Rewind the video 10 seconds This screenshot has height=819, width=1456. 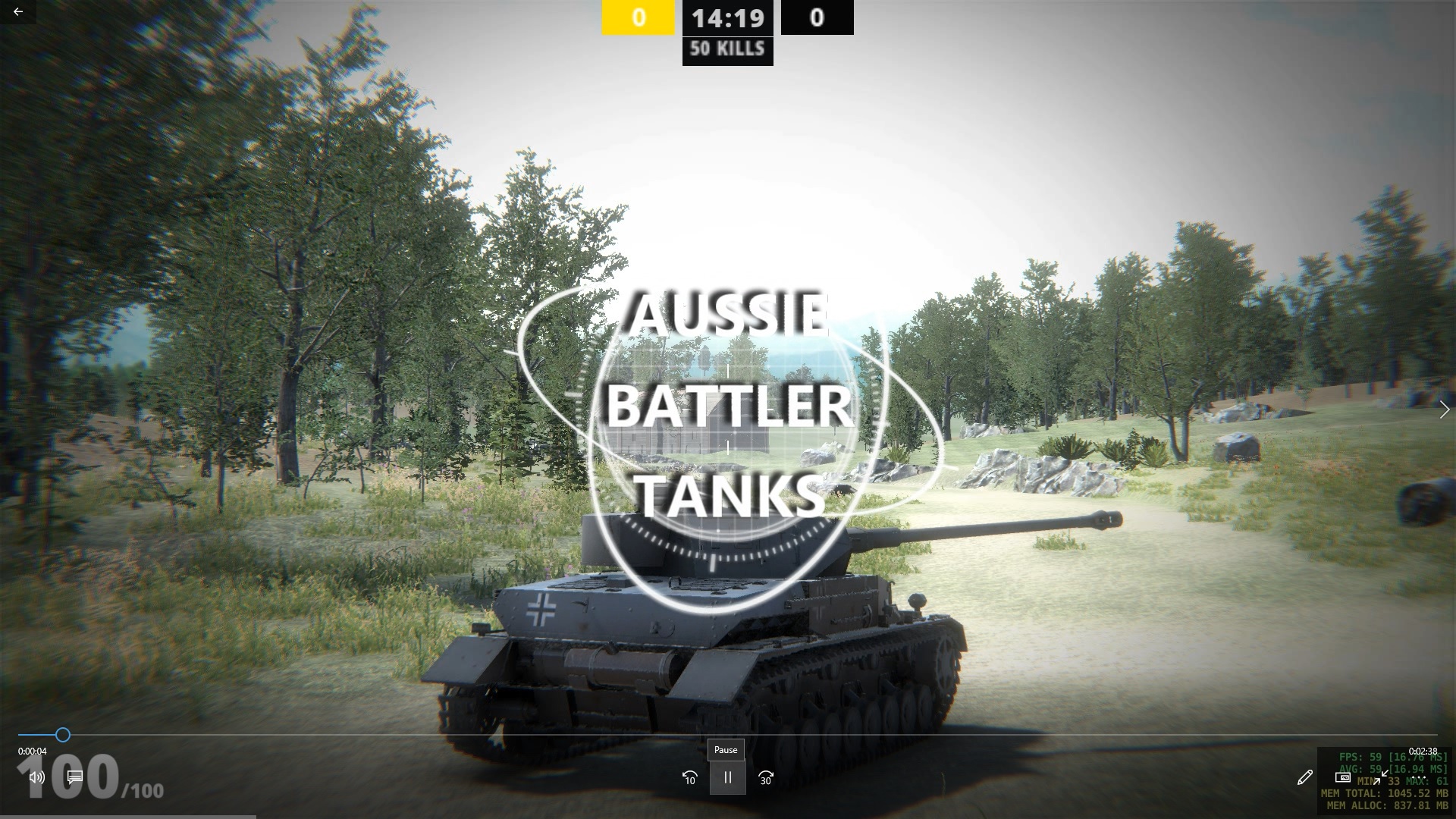tap(689, 777)
